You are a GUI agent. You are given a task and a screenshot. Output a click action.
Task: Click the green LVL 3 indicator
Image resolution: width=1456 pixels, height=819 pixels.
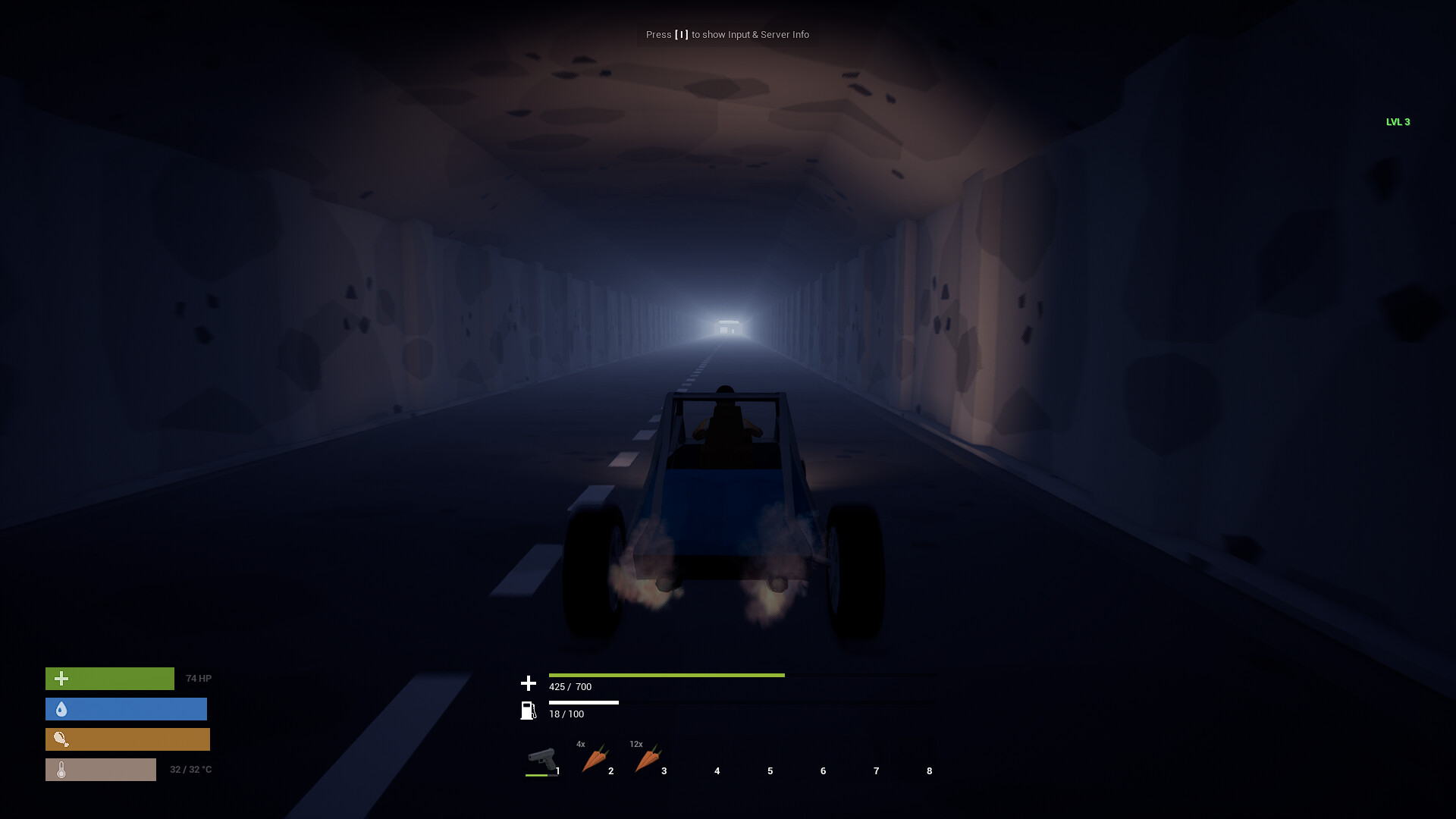tap(1398, 121)
